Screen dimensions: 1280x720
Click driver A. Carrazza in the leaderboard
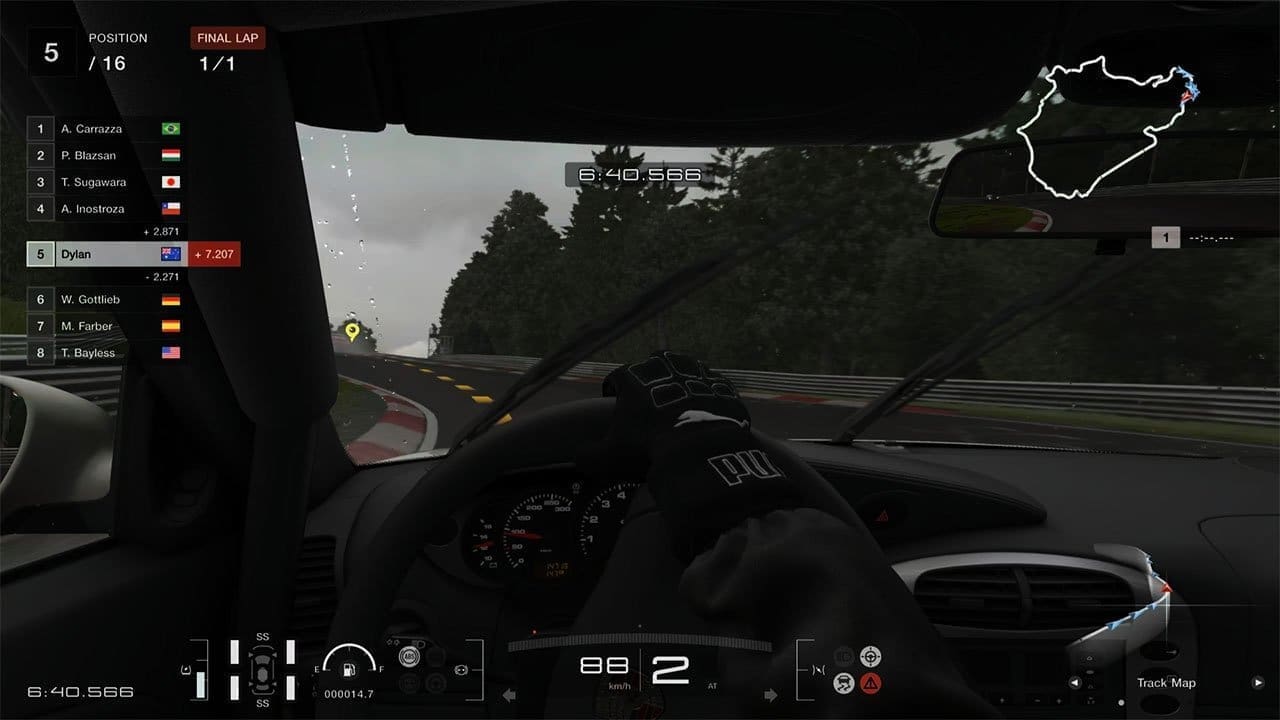tap(100, 129)
